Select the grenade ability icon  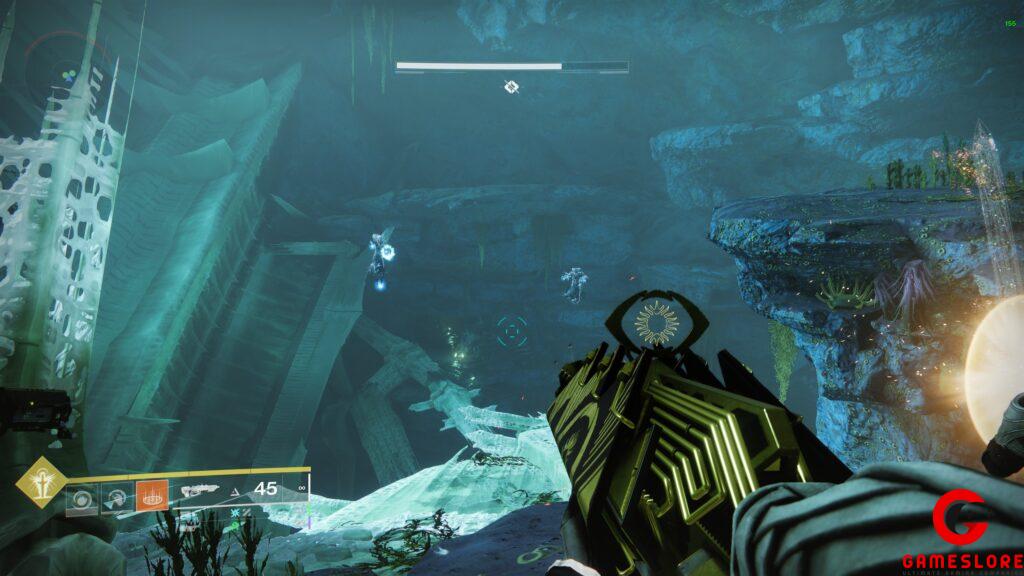coord(83,497)
